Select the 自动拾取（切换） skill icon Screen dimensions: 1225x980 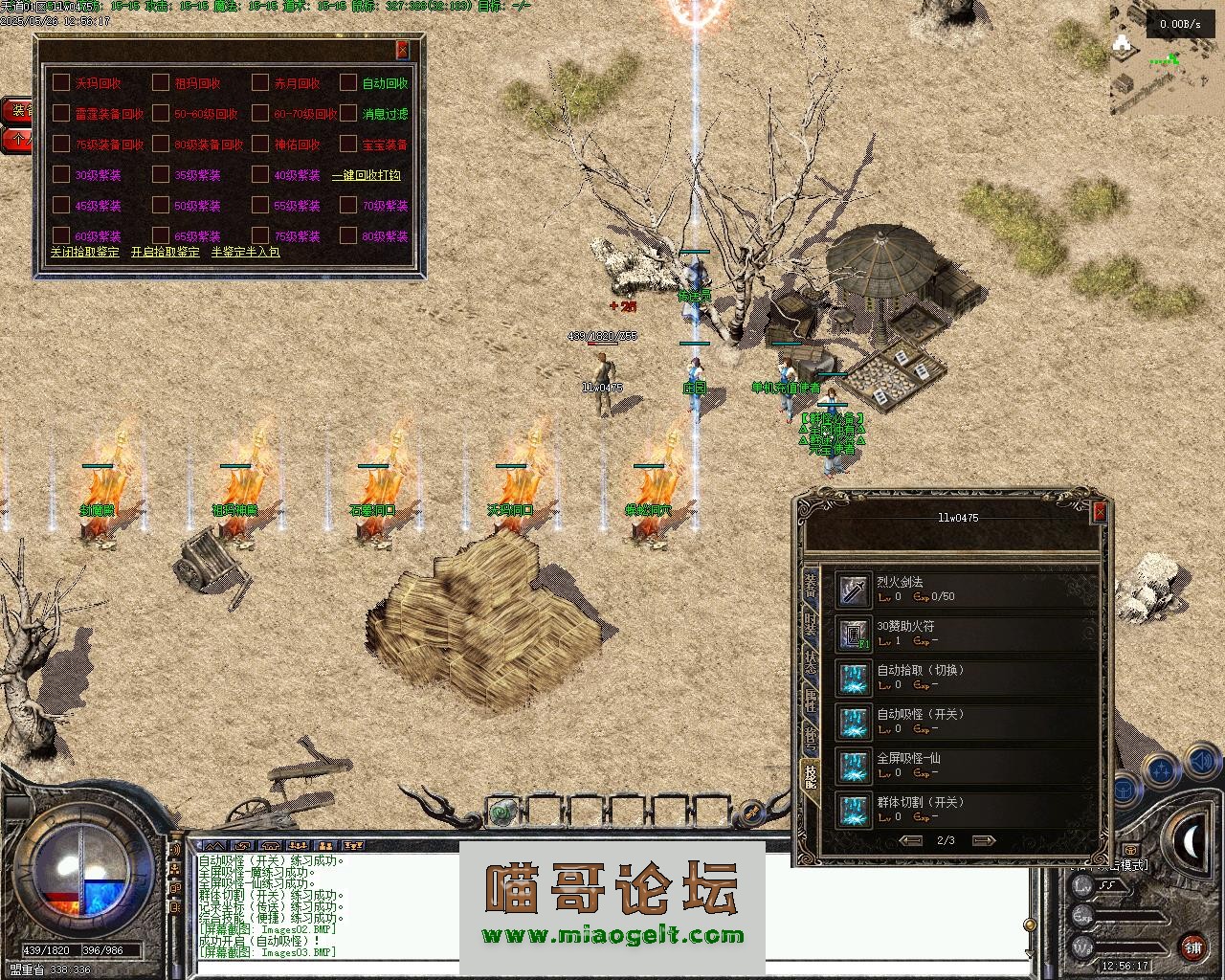(x=852, y=679)
